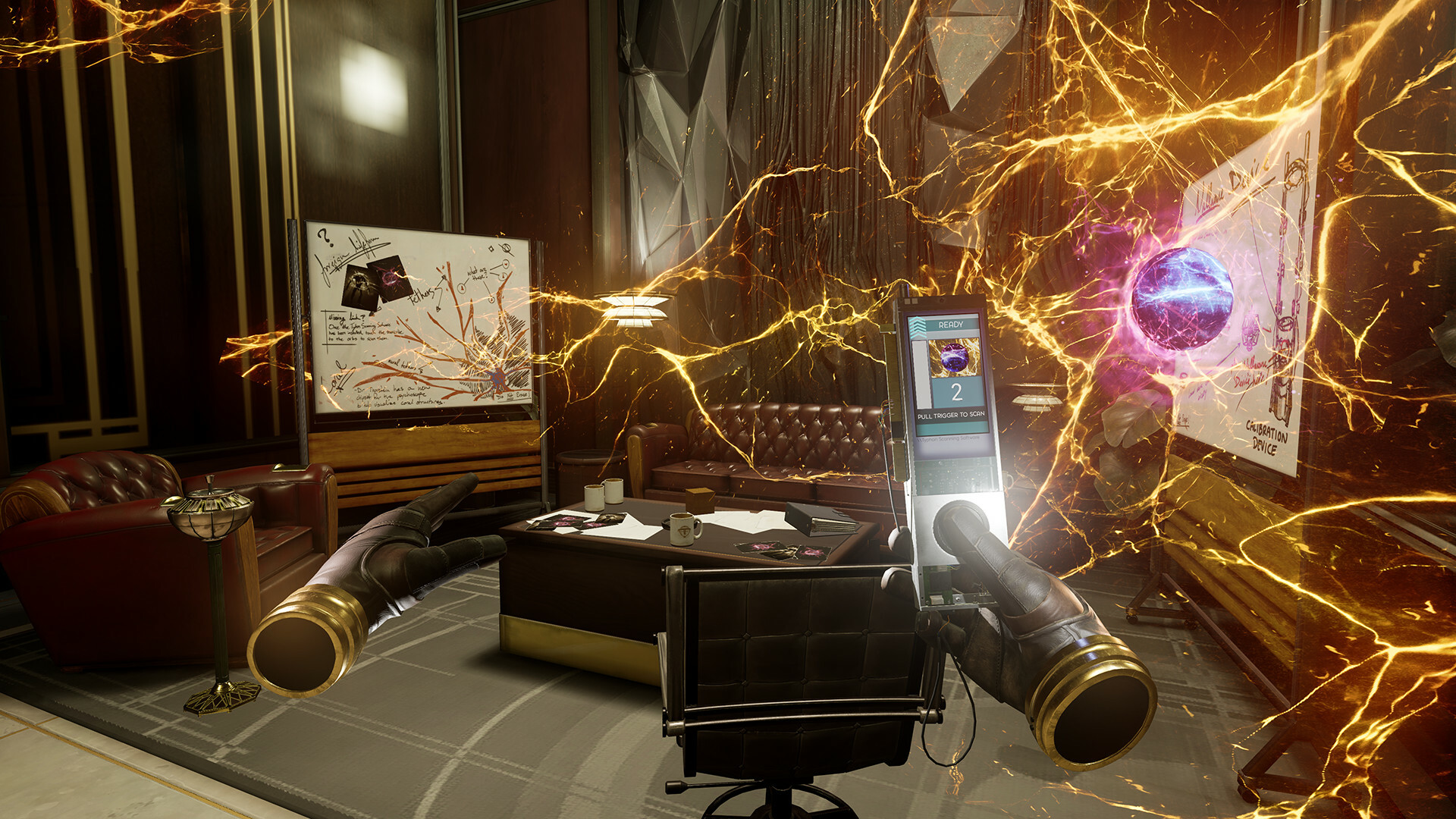Click the teal chevron icon on the scanner
The height and width of the screenshot is (819, 1456).
(x=918, y=325)
